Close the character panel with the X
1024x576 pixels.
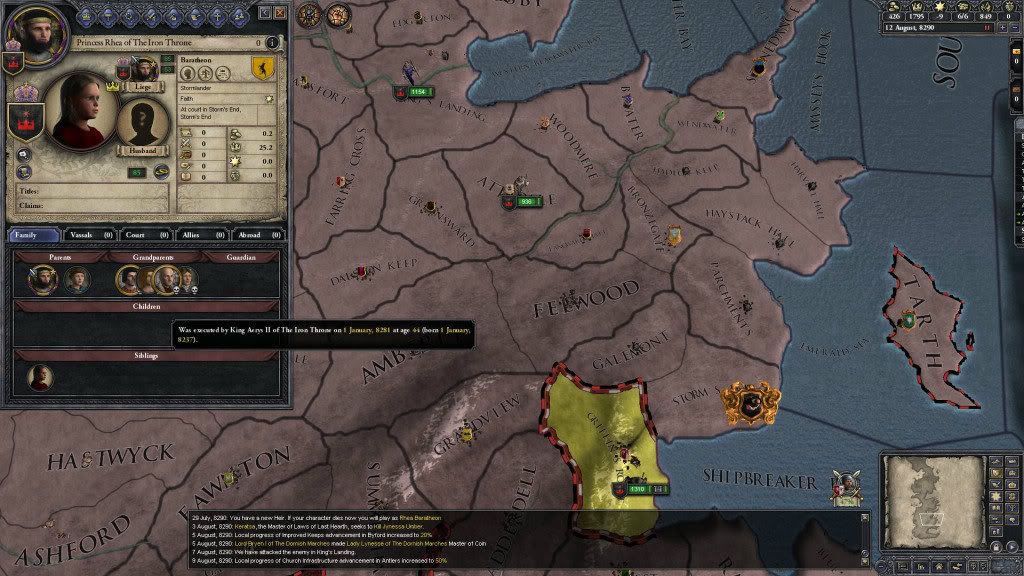280,13
